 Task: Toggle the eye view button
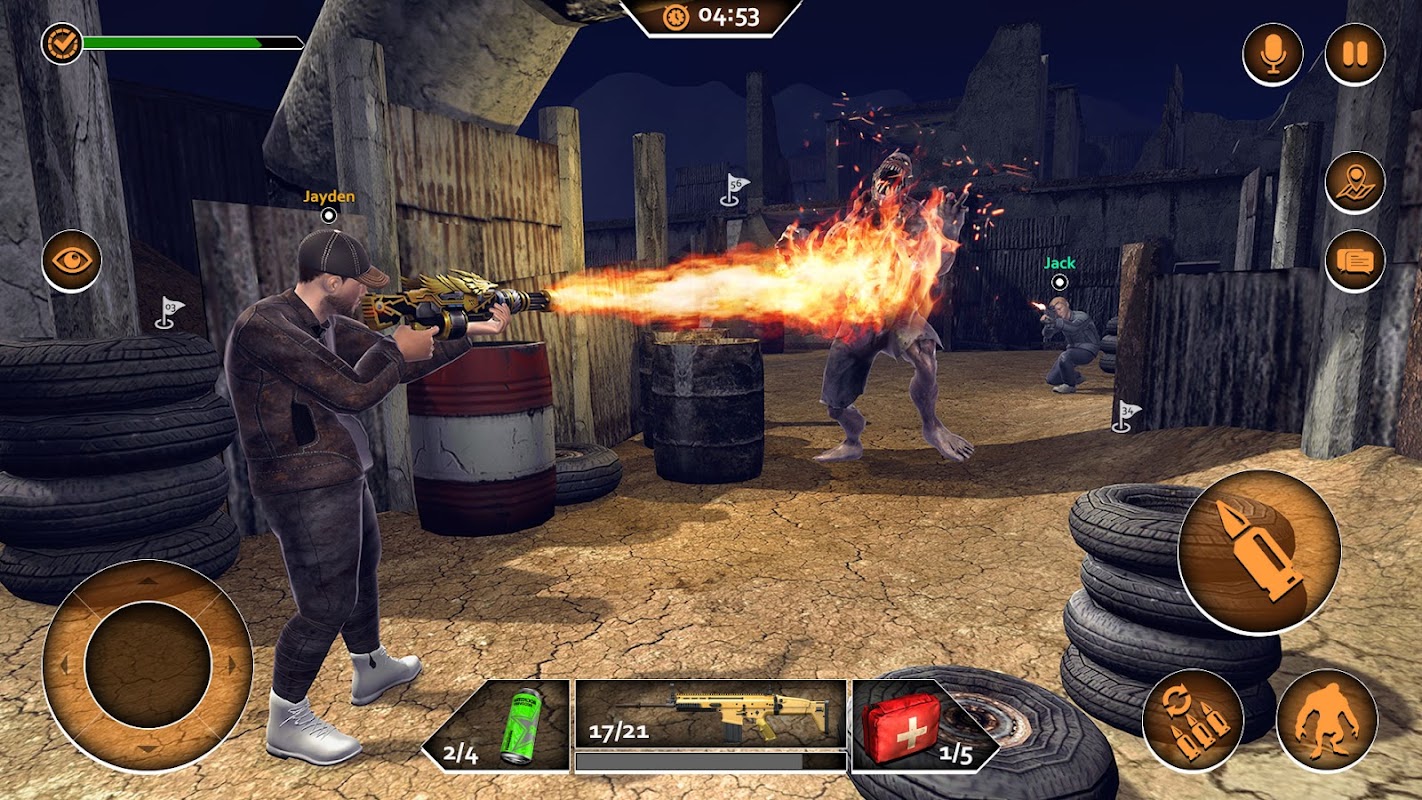(71, 261)
